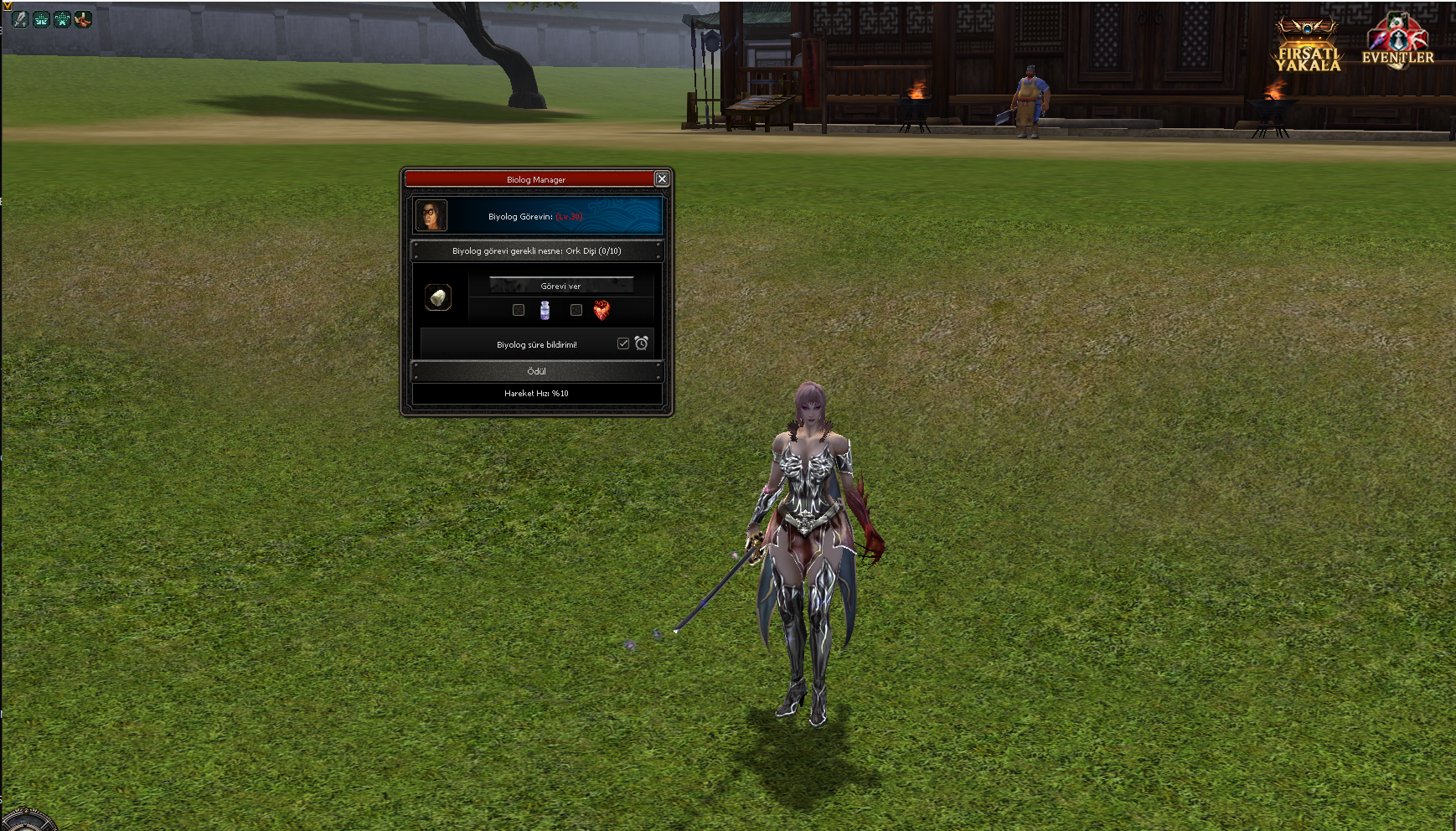This screenshot has width=1456, height=831.
Task: Click the alarm clock icon
Action: [642, 343]
